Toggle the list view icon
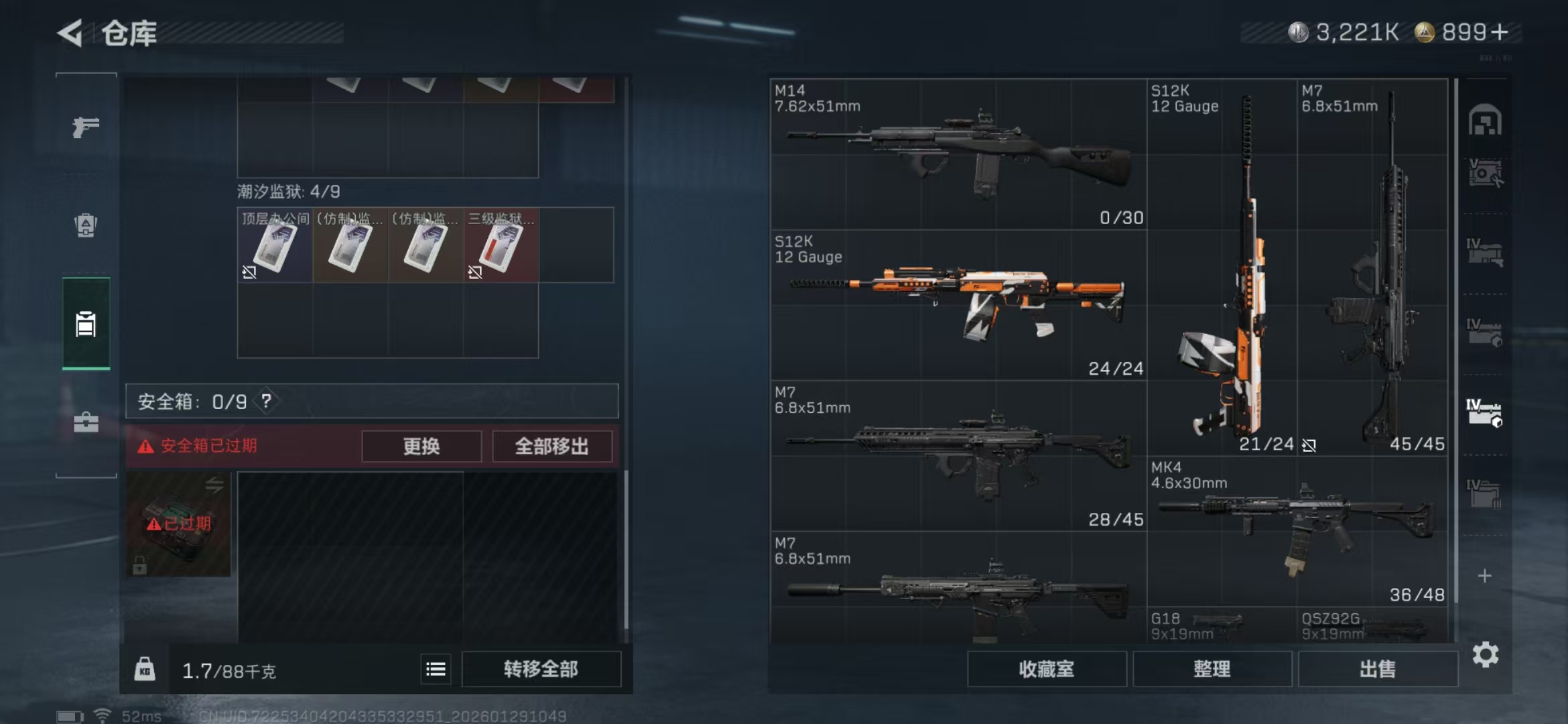Screen dimensions: 1568x724 (436, 669)
